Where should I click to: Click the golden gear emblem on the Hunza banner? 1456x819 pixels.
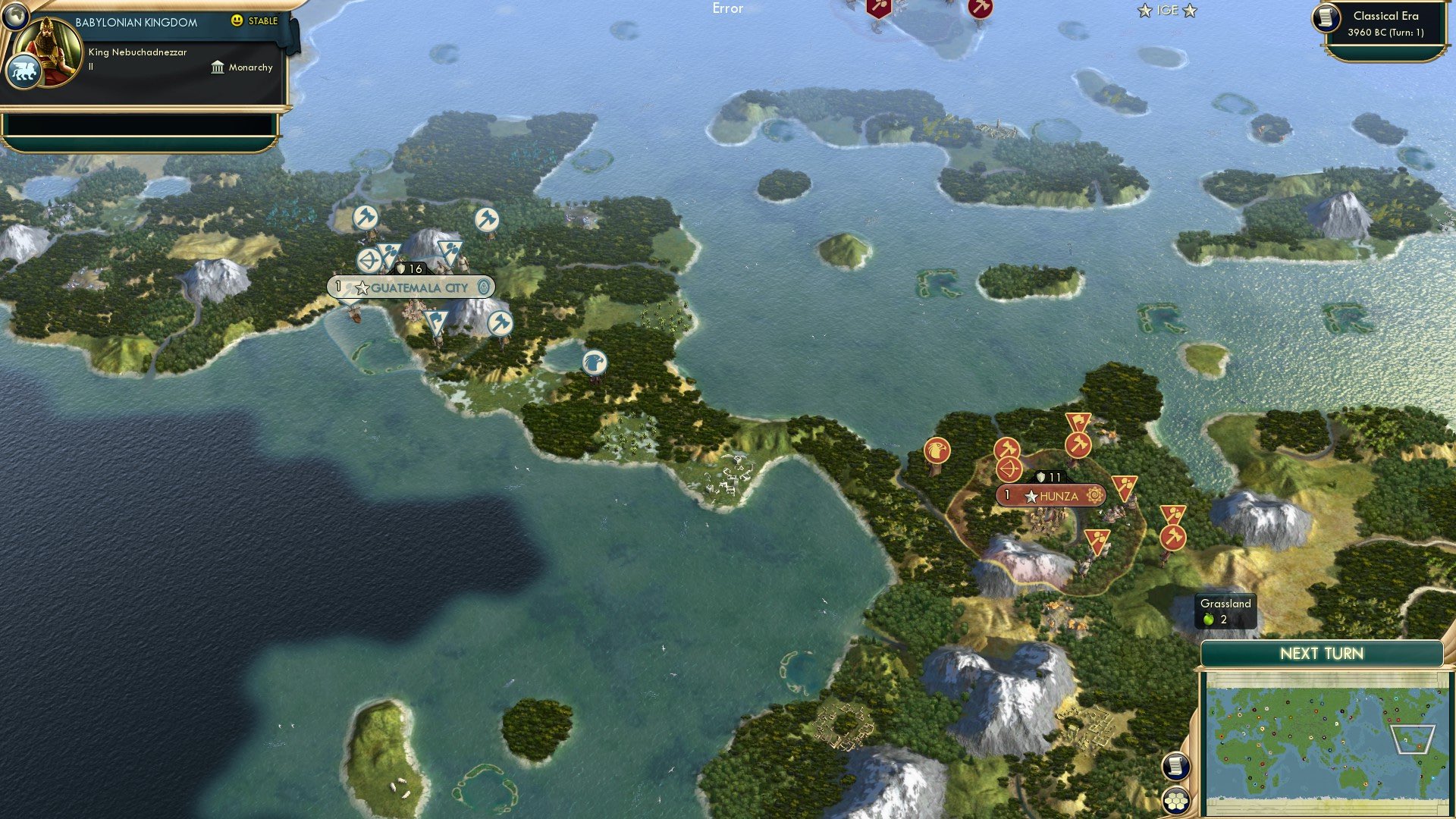pos(1095,494)
